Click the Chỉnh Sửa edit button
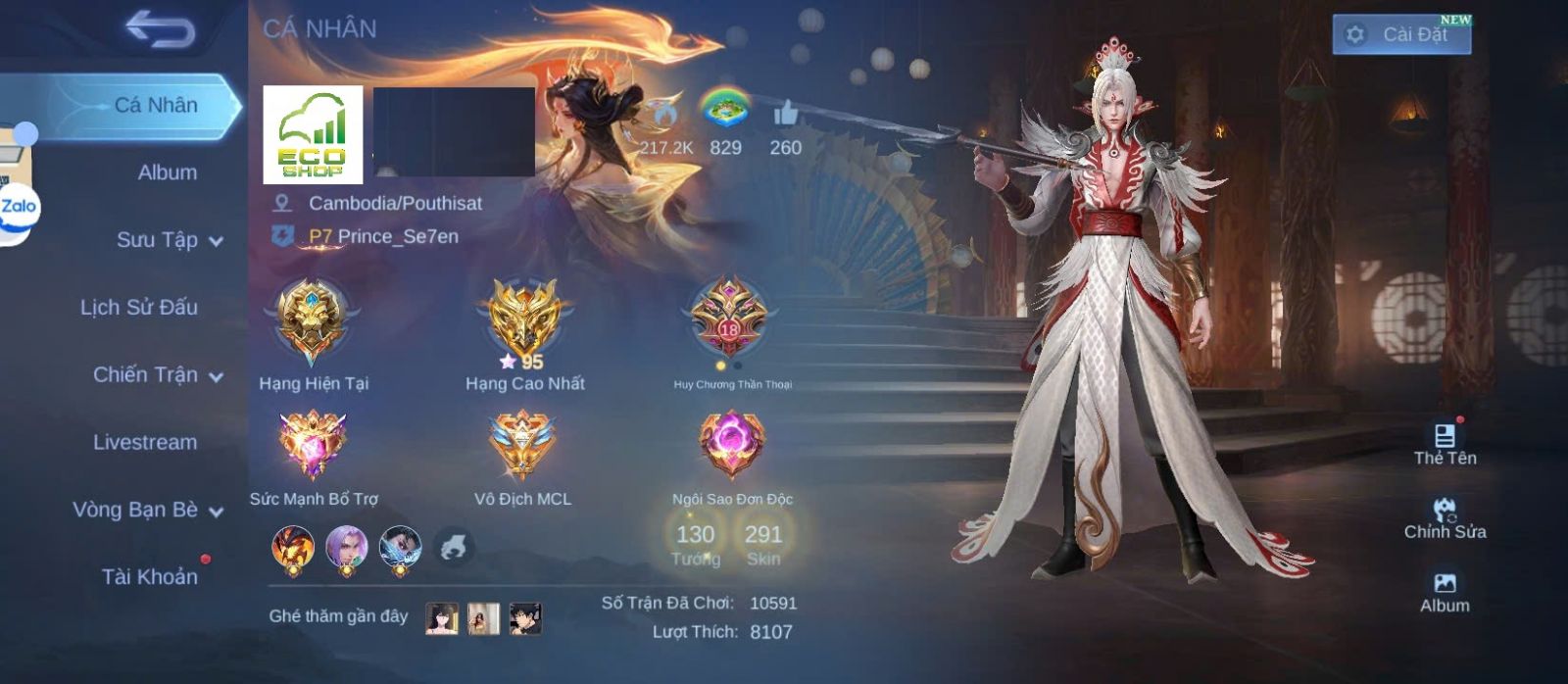The width and height of the screenshot is (1568, 684). coord(1445,518)
